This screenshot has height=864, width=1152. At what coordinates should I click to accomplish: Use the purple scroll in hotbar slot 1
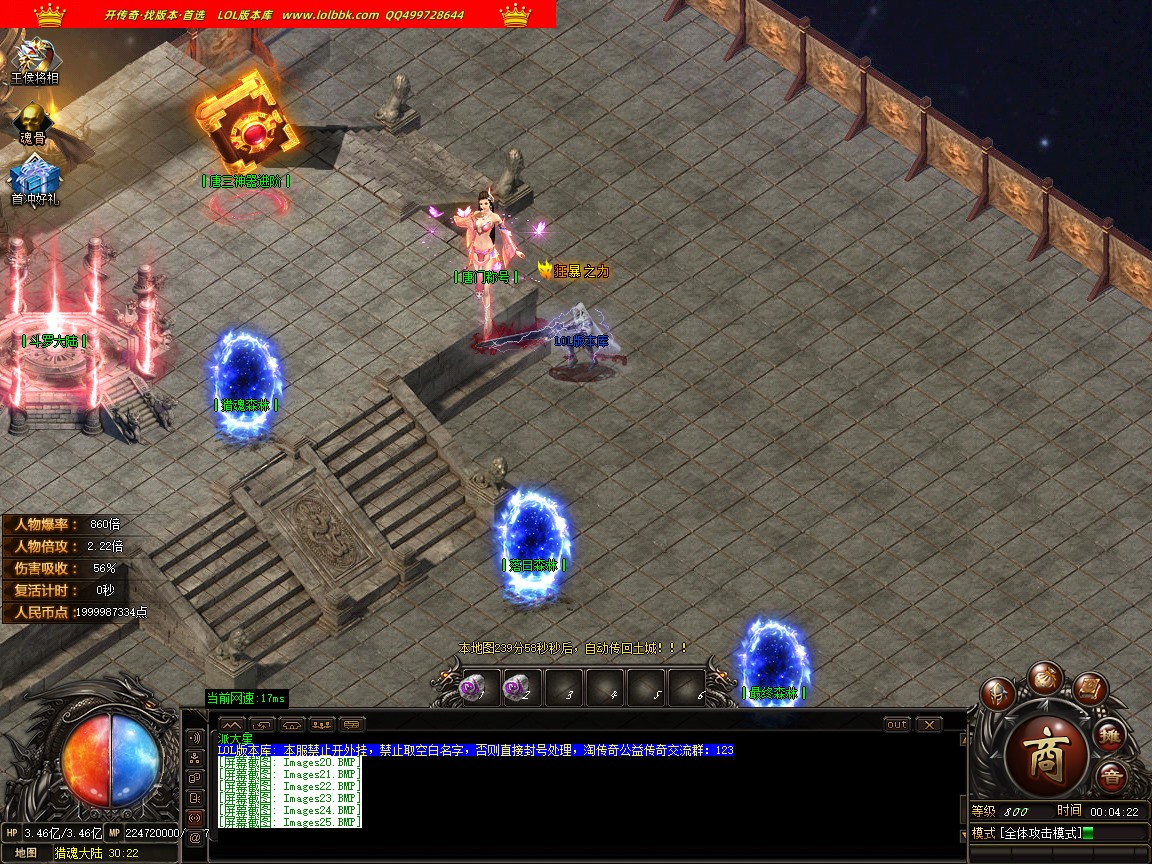pyautogui.click(x=473, y=688)
